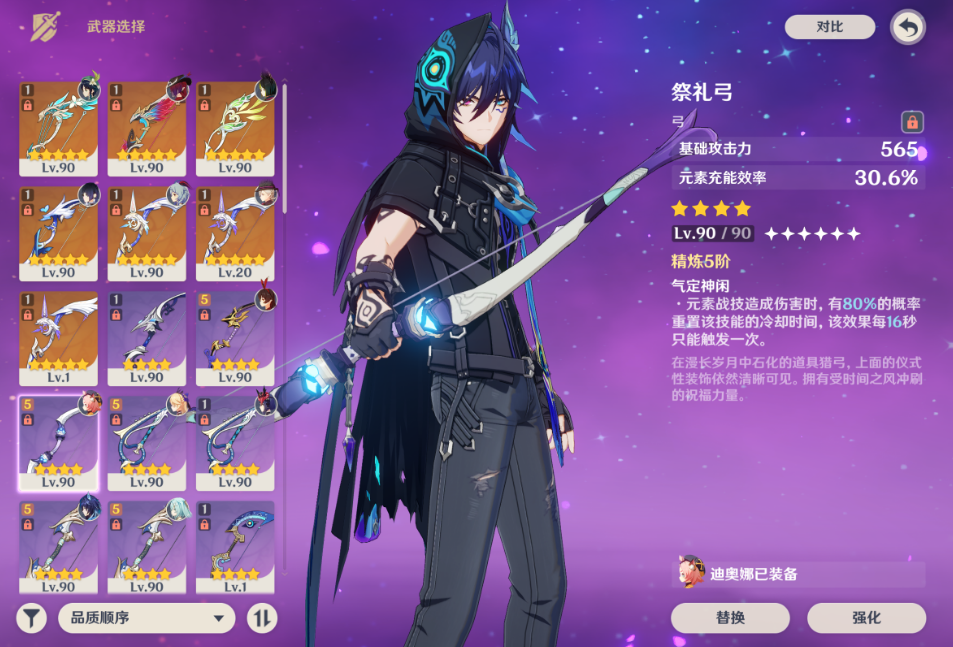Choose the five-star bow at Lv.20
The image size is (953, 647).
tap(235, 232)
